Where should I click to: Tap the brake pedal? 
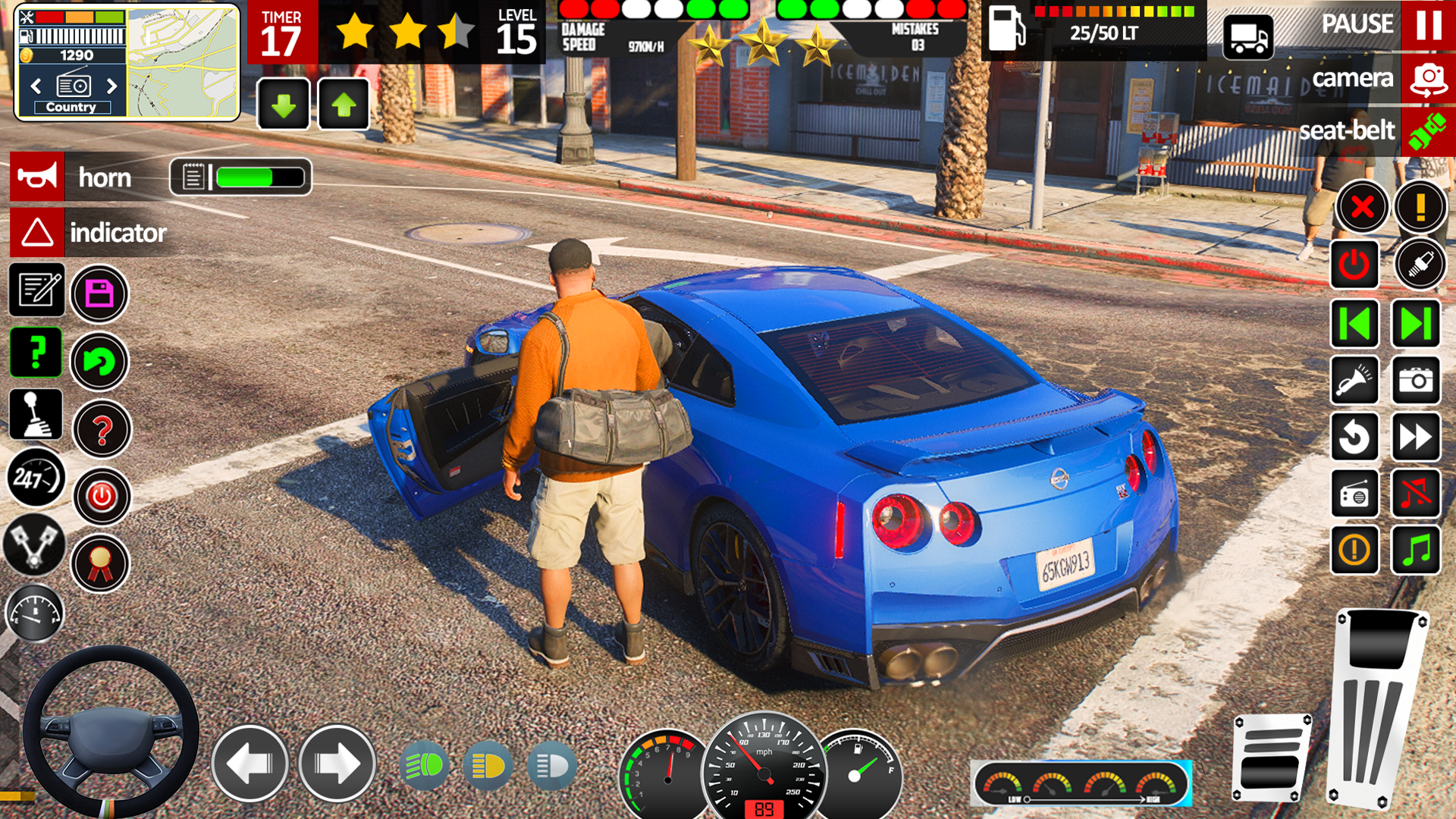[1271, 758]
